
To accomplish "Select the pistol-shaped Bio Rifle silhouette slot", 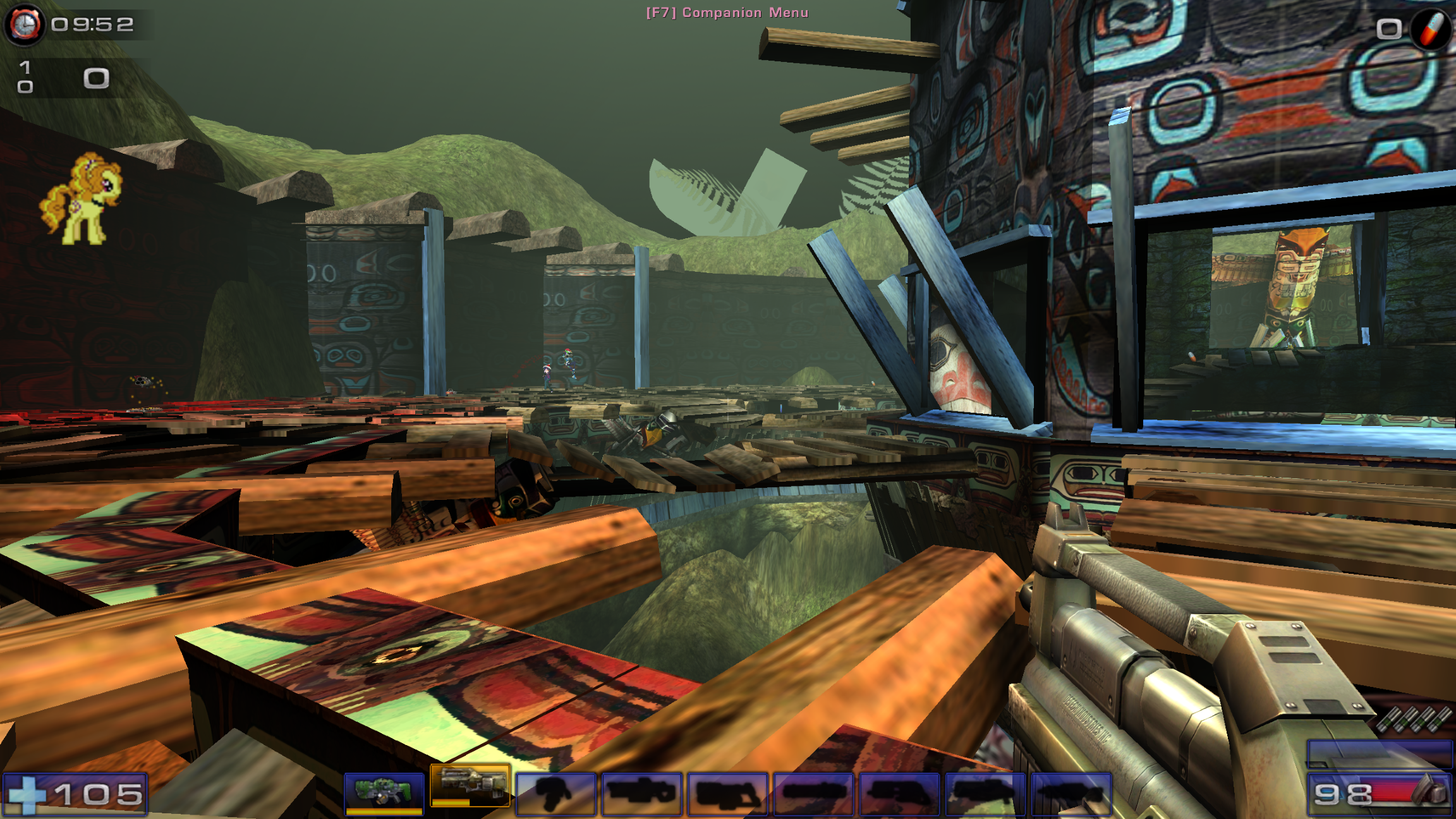I will click(x=555, y=793).
